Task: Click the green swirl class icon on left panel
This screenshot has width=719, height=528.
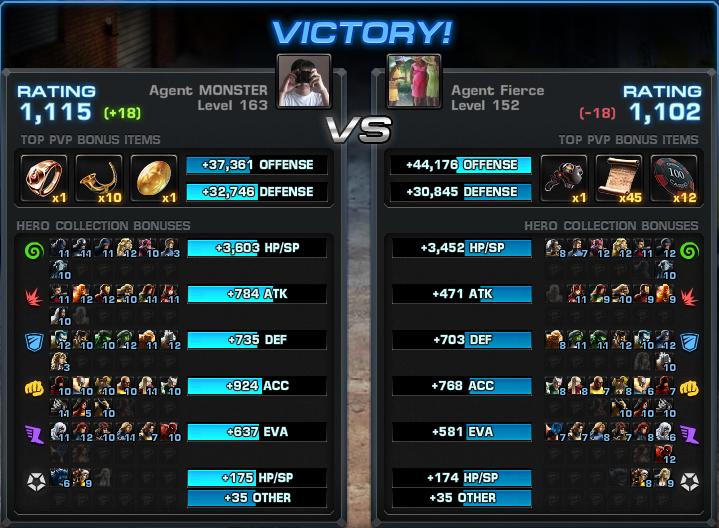Action: (x=34, y=250)
